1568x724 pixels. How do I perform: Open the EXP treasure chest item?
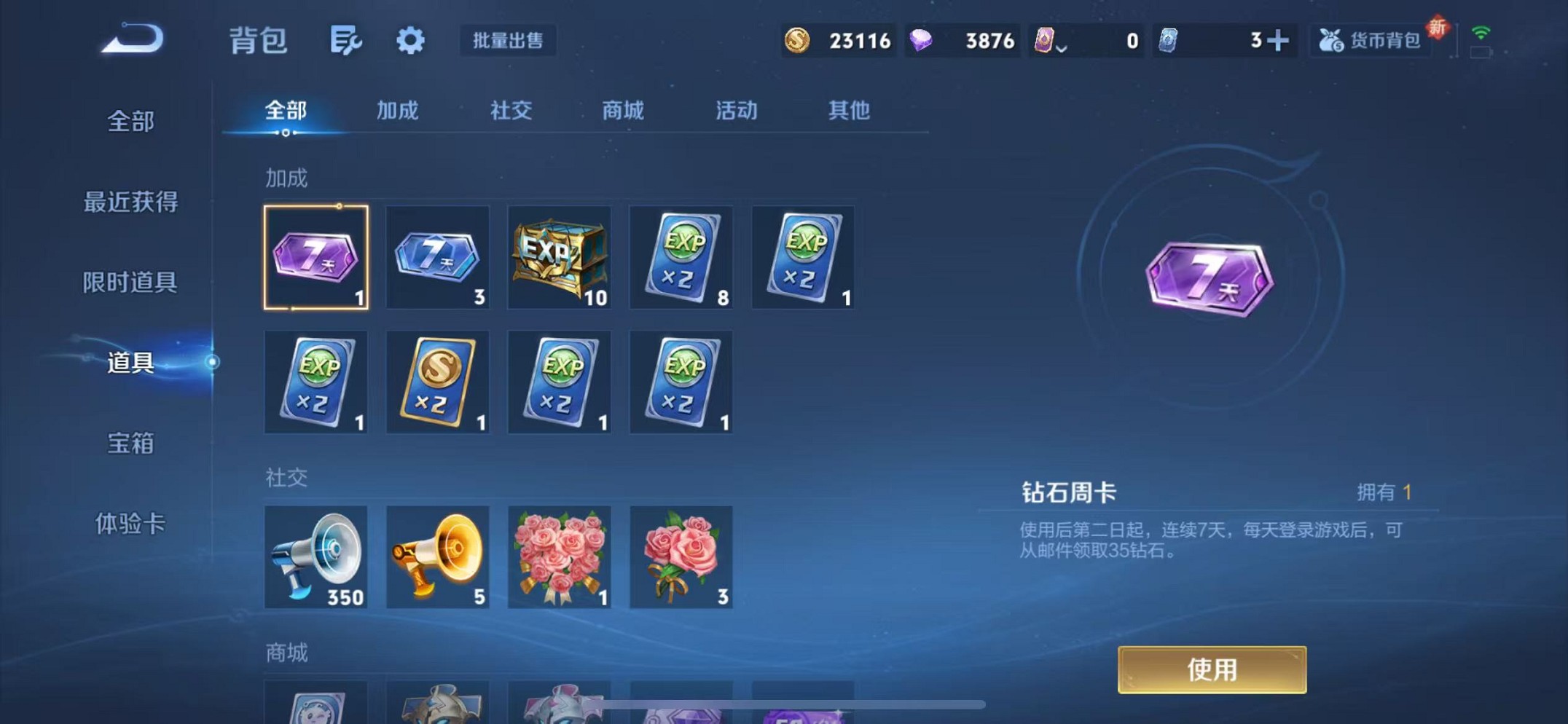click(558, 258)
